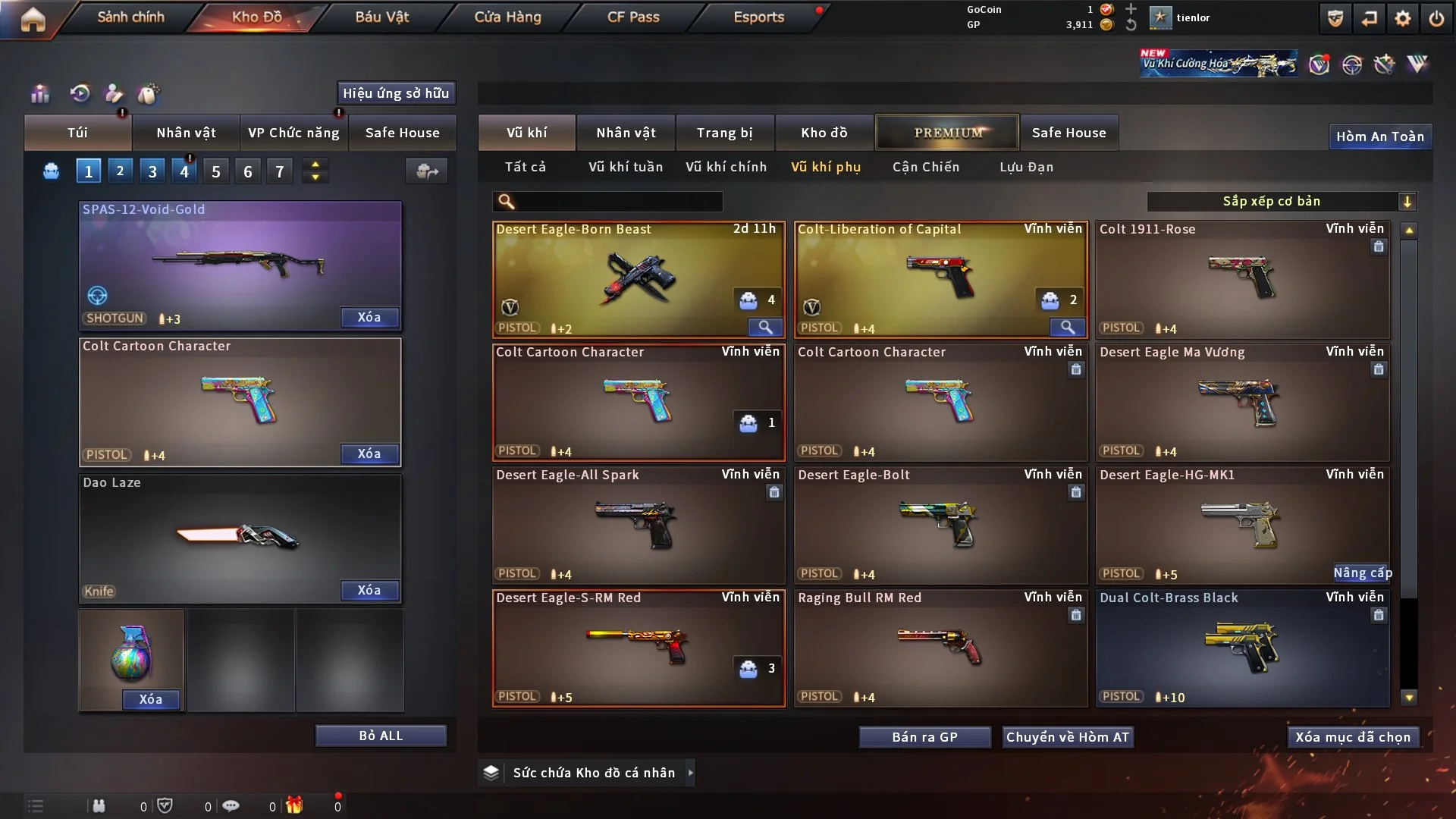Open the CF Pass menu
The image size is (1456, 819).
point(633,17)
